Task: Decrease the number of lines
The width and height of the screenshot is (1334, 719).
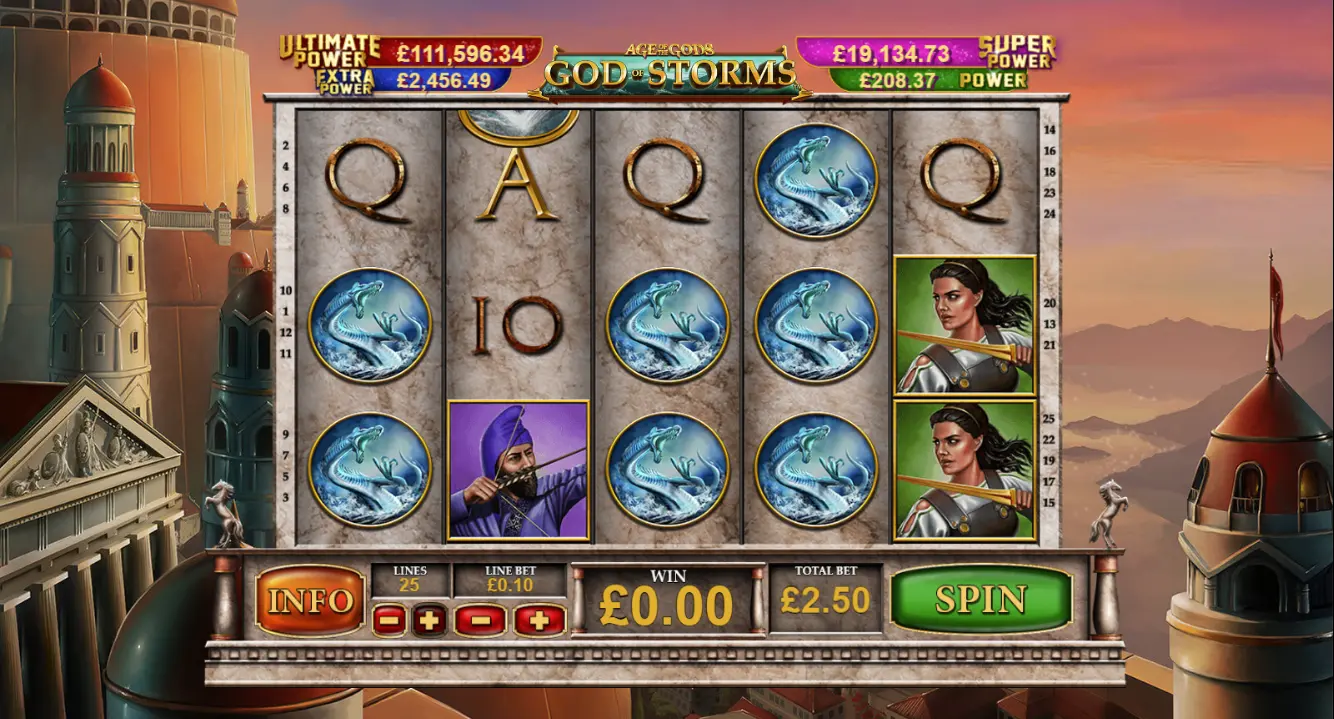Action: (389, 621)
